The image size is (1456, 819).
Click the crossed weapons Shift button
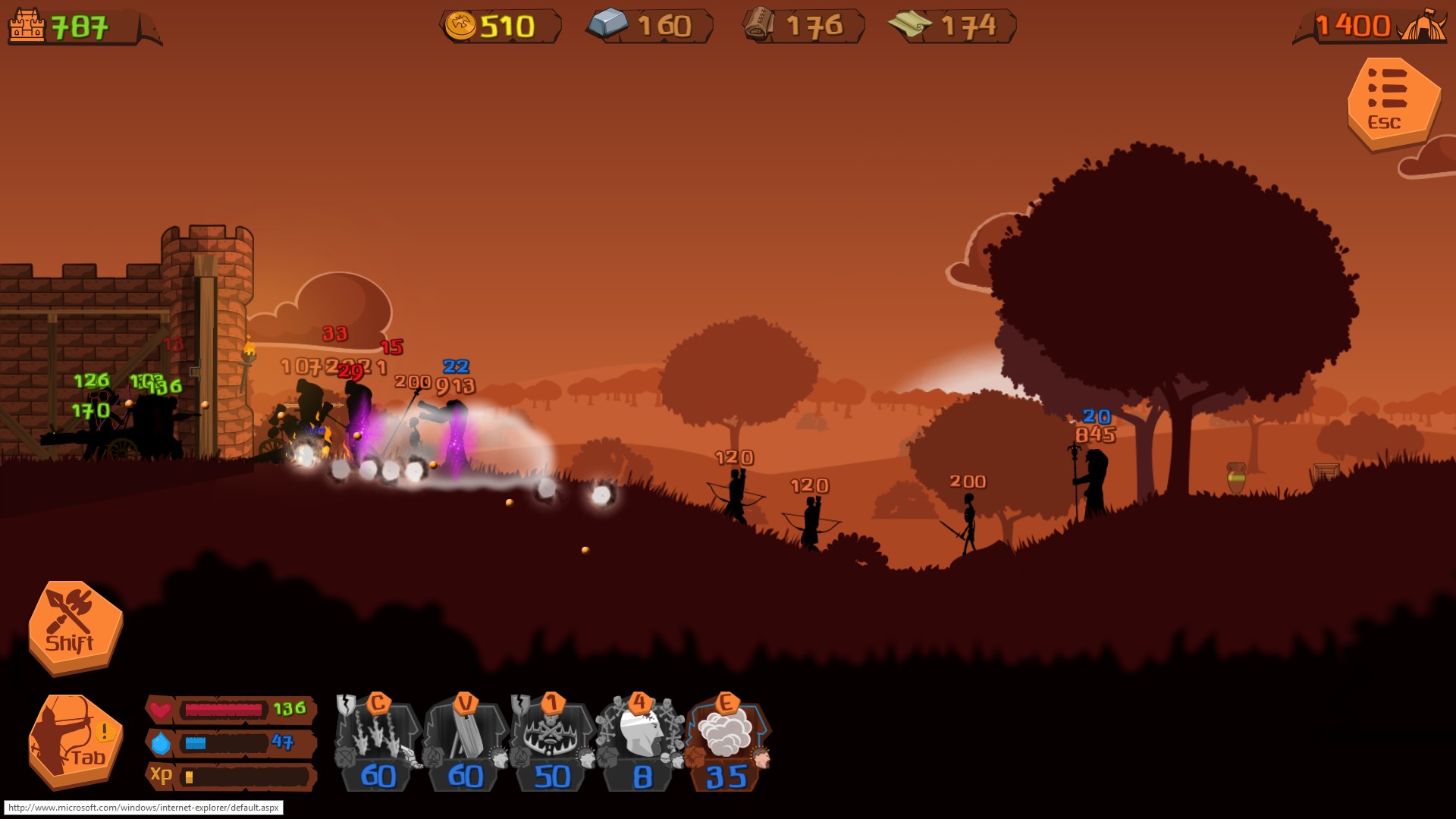(x=74, y=626)
